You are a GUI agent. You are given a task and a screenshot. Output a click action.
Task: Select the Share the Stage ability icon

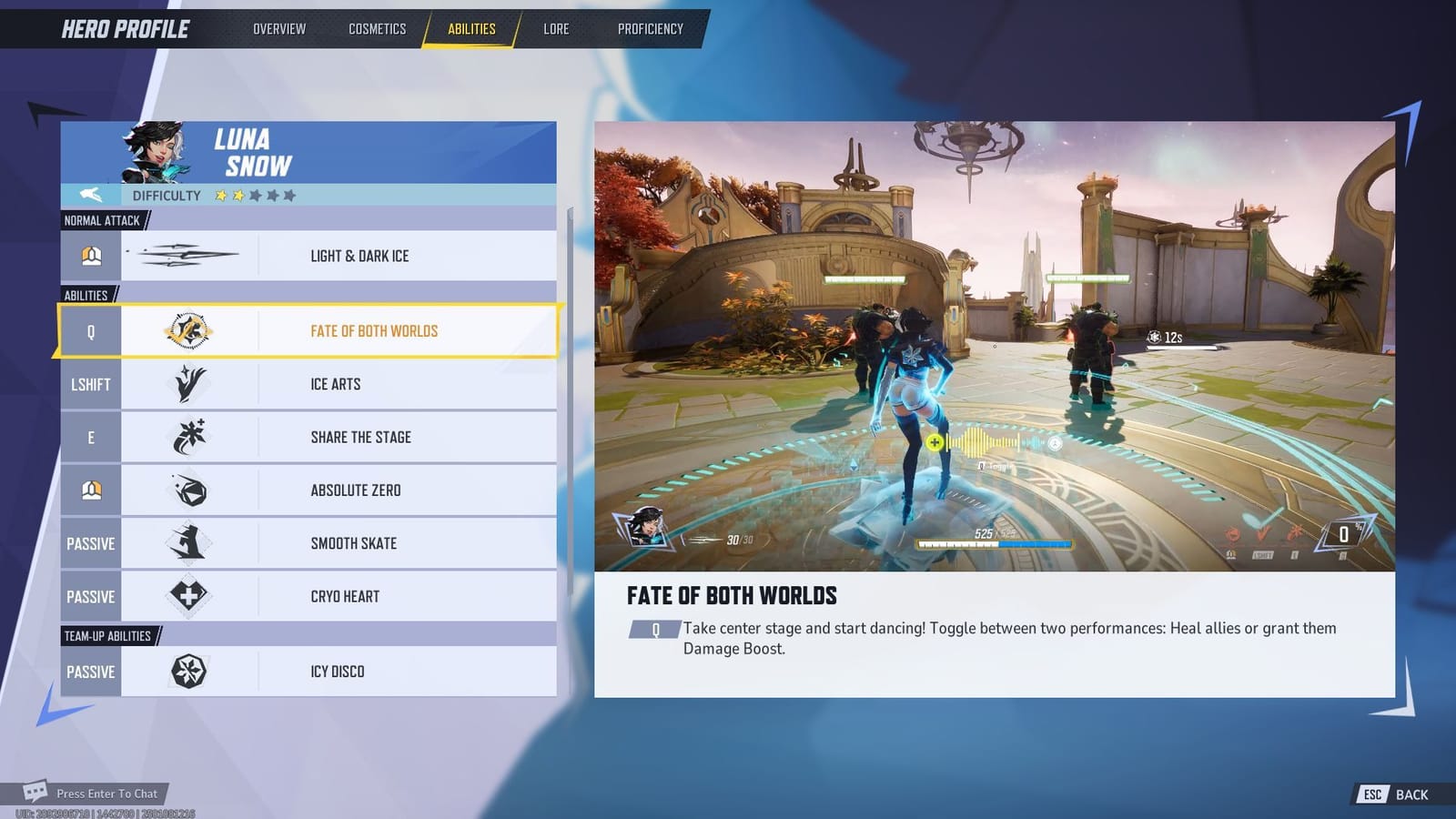click(x=187, y=437)
